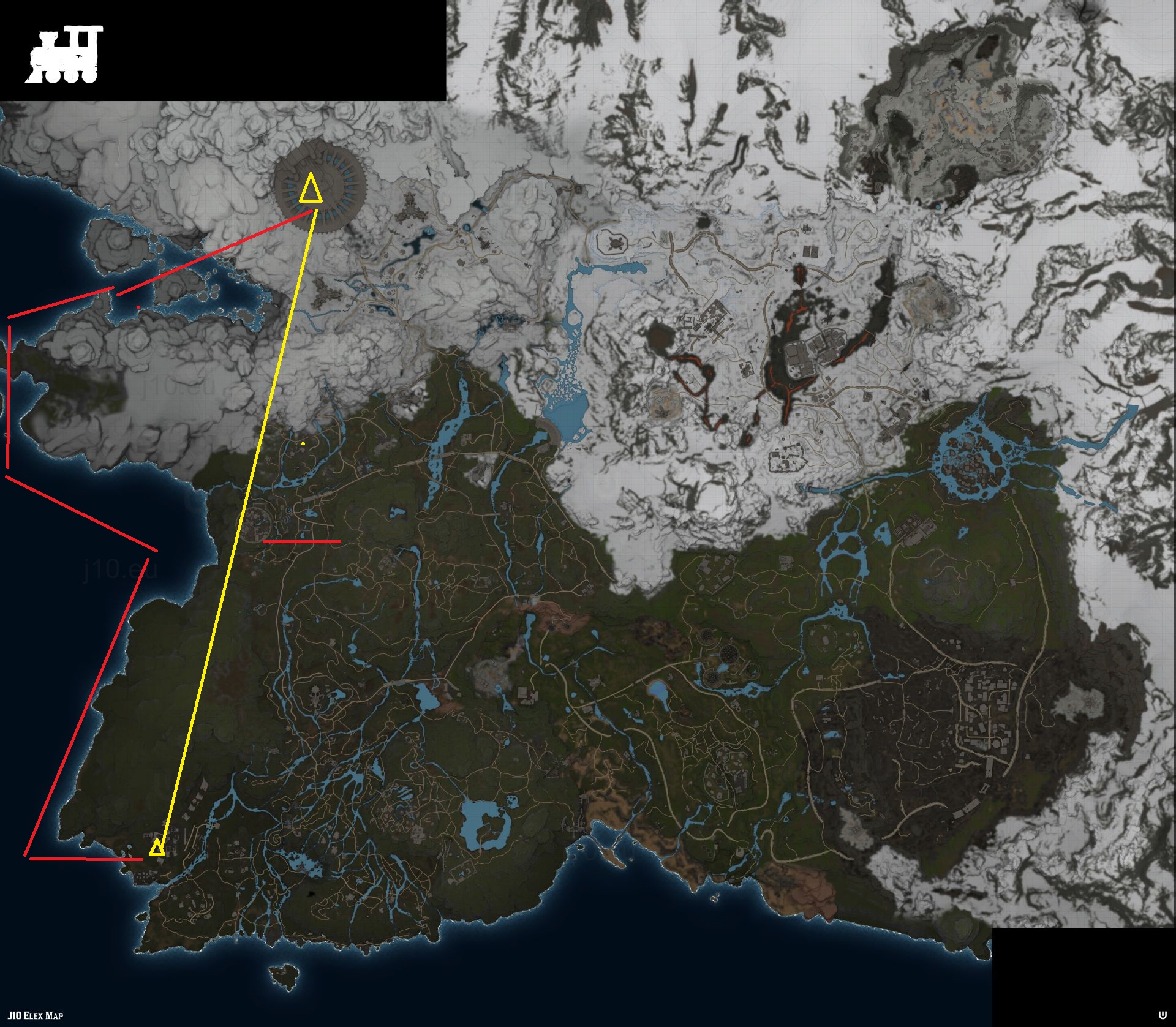Select the small yellow triangle map marker
Image resolution: width=1176 pixels, height=1027 pixels.
click(157, 848)
